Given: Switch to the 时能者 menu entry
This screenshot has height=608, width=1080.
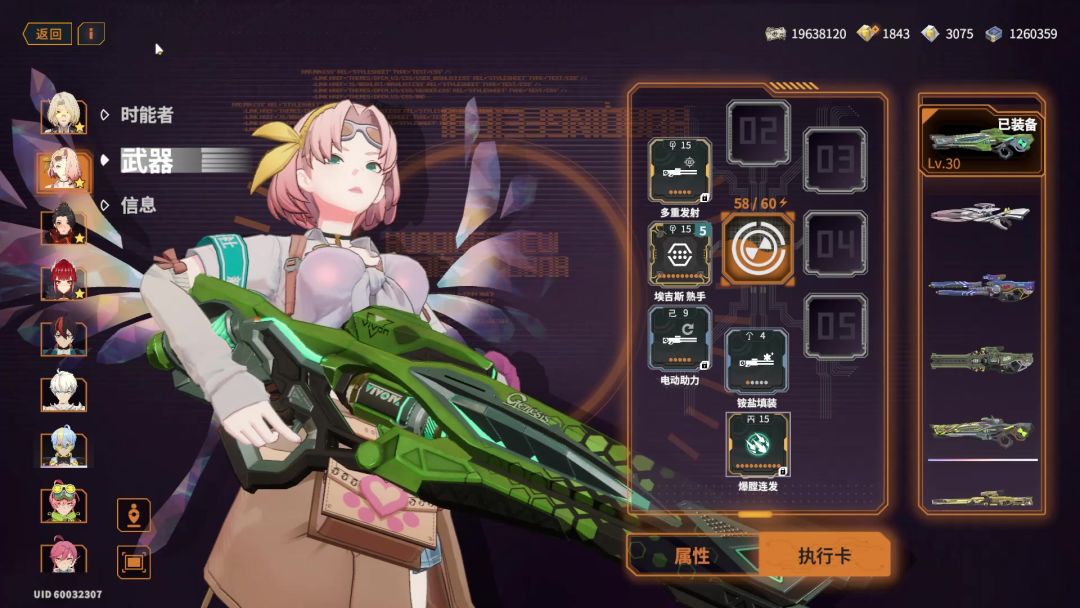Looking at the screenshot, I should point(146,115).
